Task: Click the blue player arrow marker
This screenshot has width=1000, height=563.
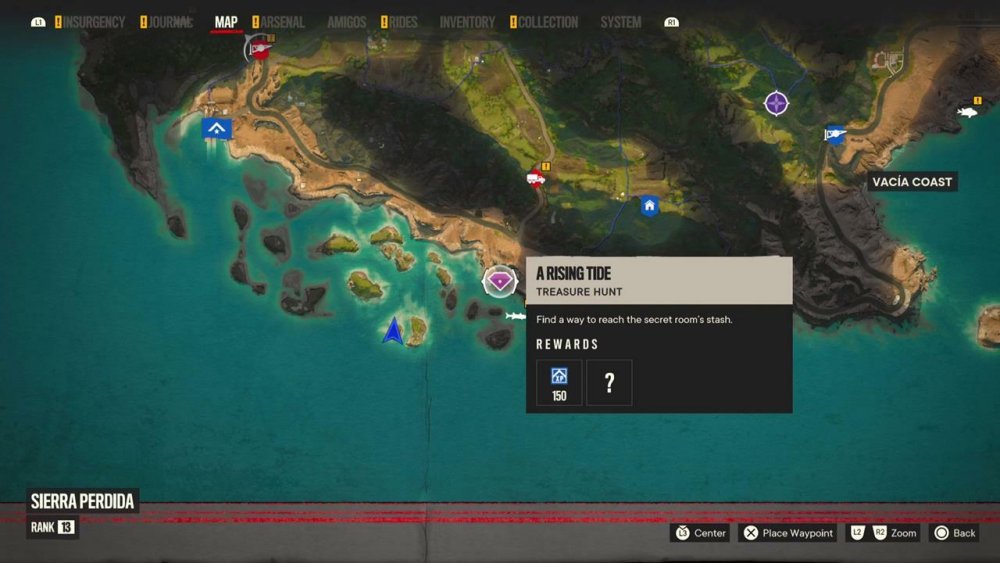Action: 393,331
